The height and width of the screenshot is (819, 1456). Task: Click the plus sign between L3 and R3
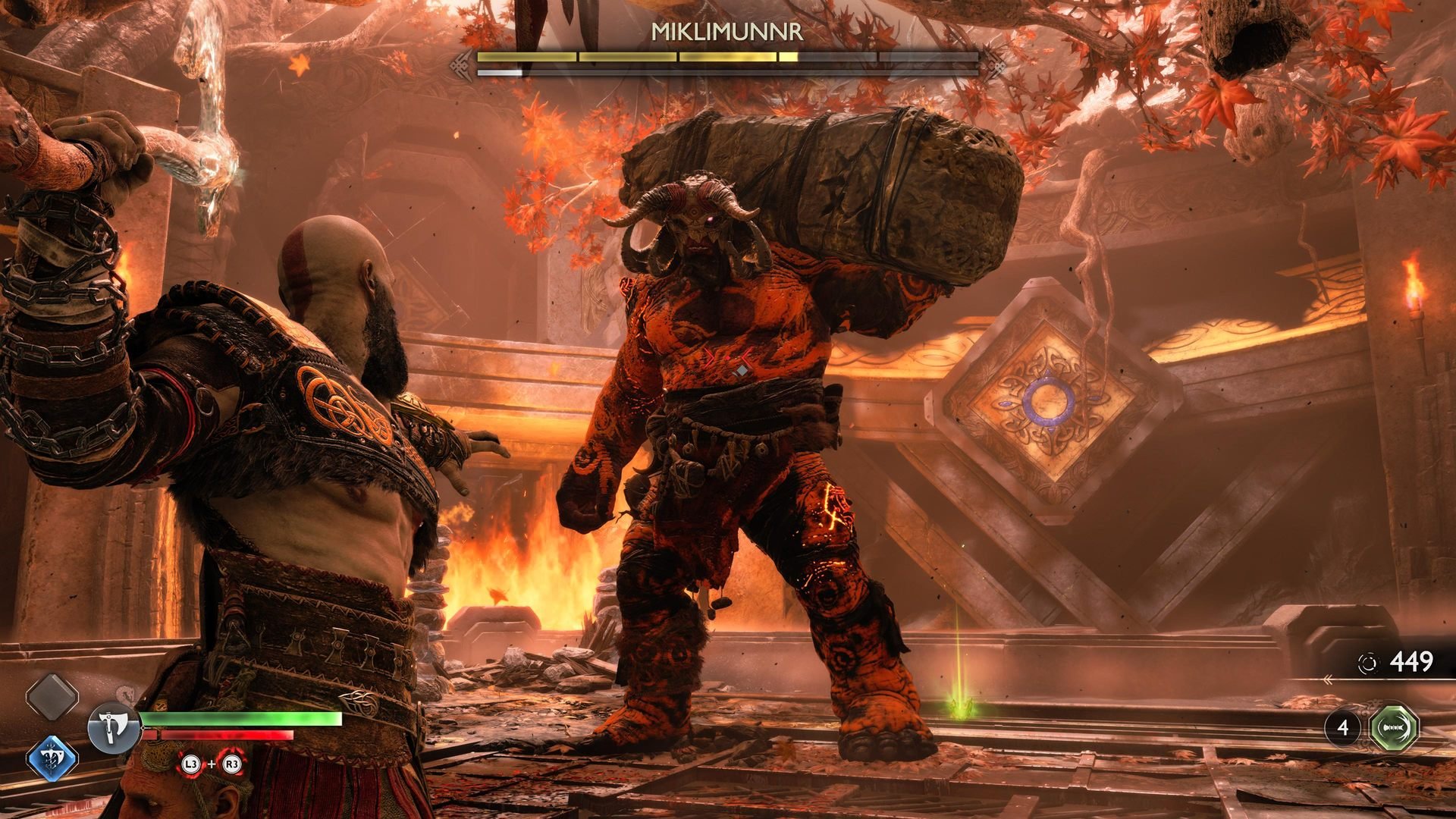pyautogui.click(x=212, y=762)
